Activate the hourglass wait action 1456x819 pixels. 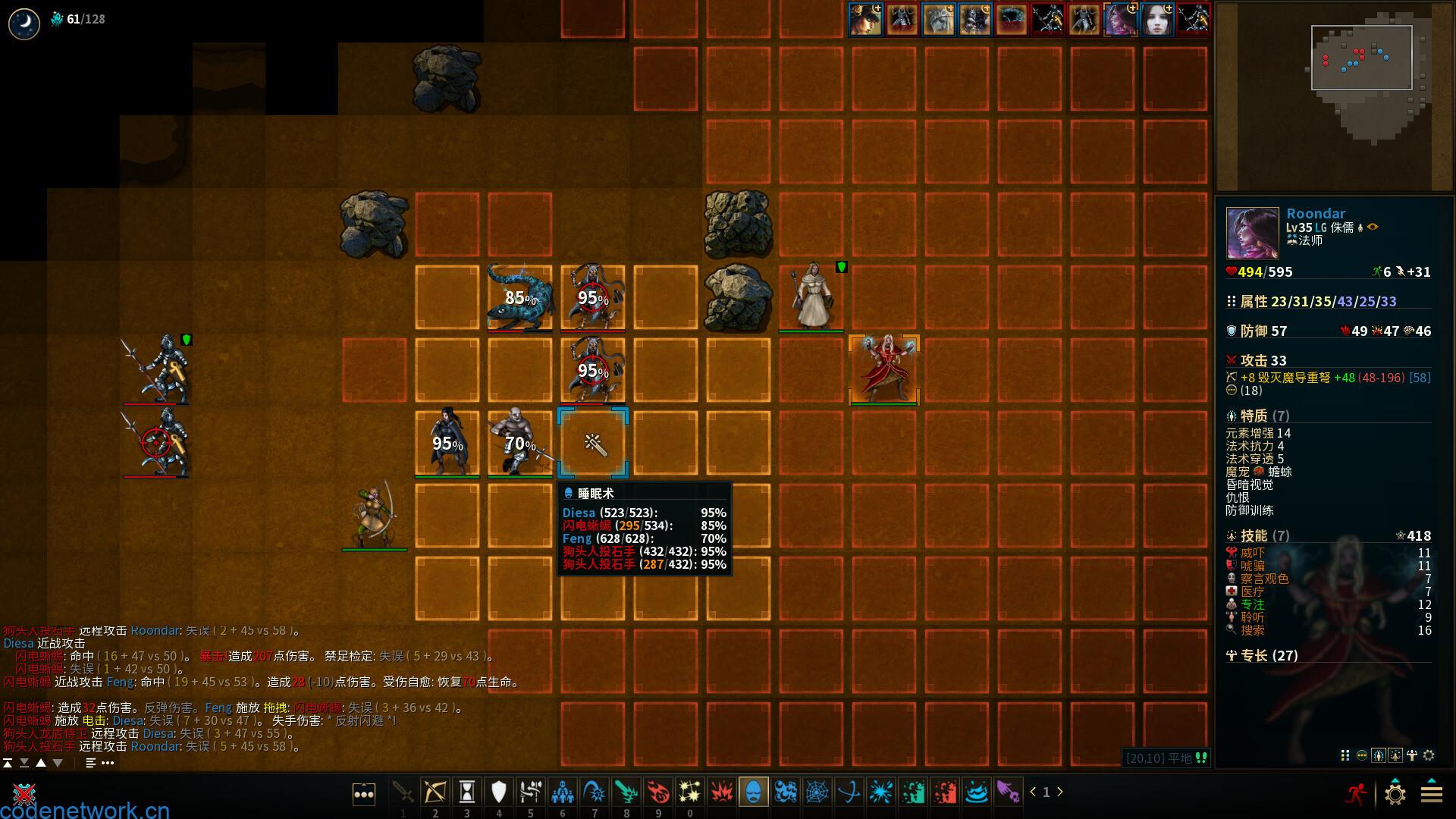pyautogui.click(x=467, y=792)
